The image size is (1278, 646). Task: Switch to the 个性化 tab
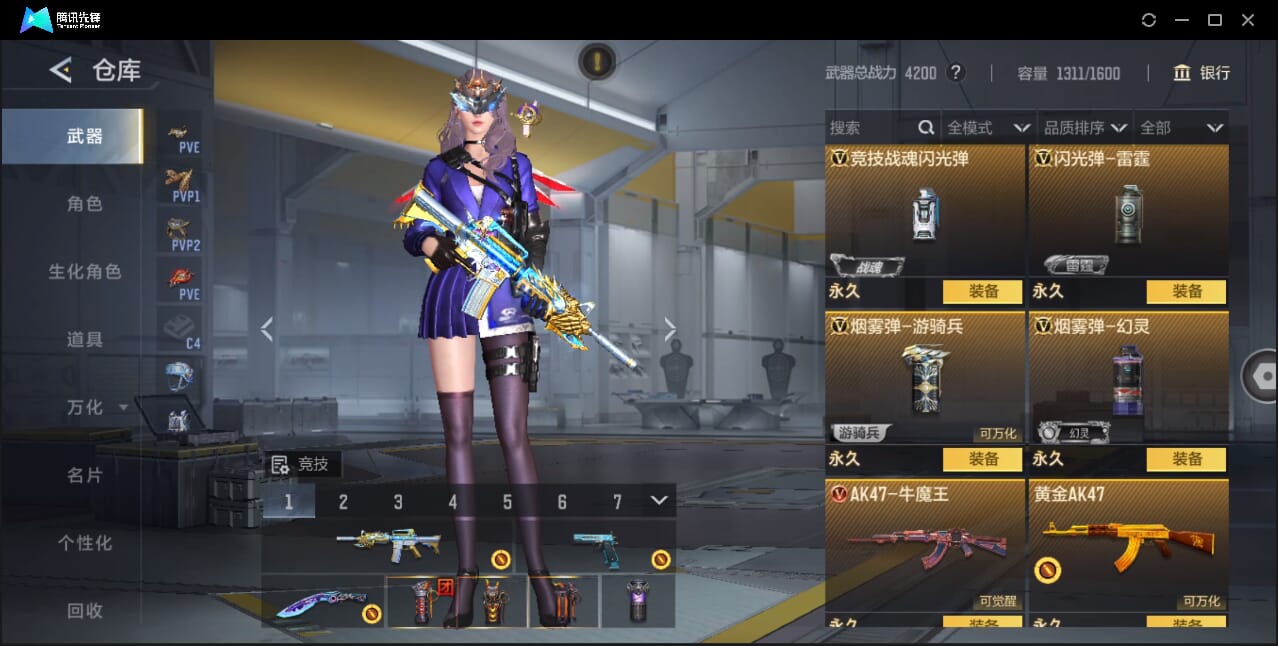(85, 543)
